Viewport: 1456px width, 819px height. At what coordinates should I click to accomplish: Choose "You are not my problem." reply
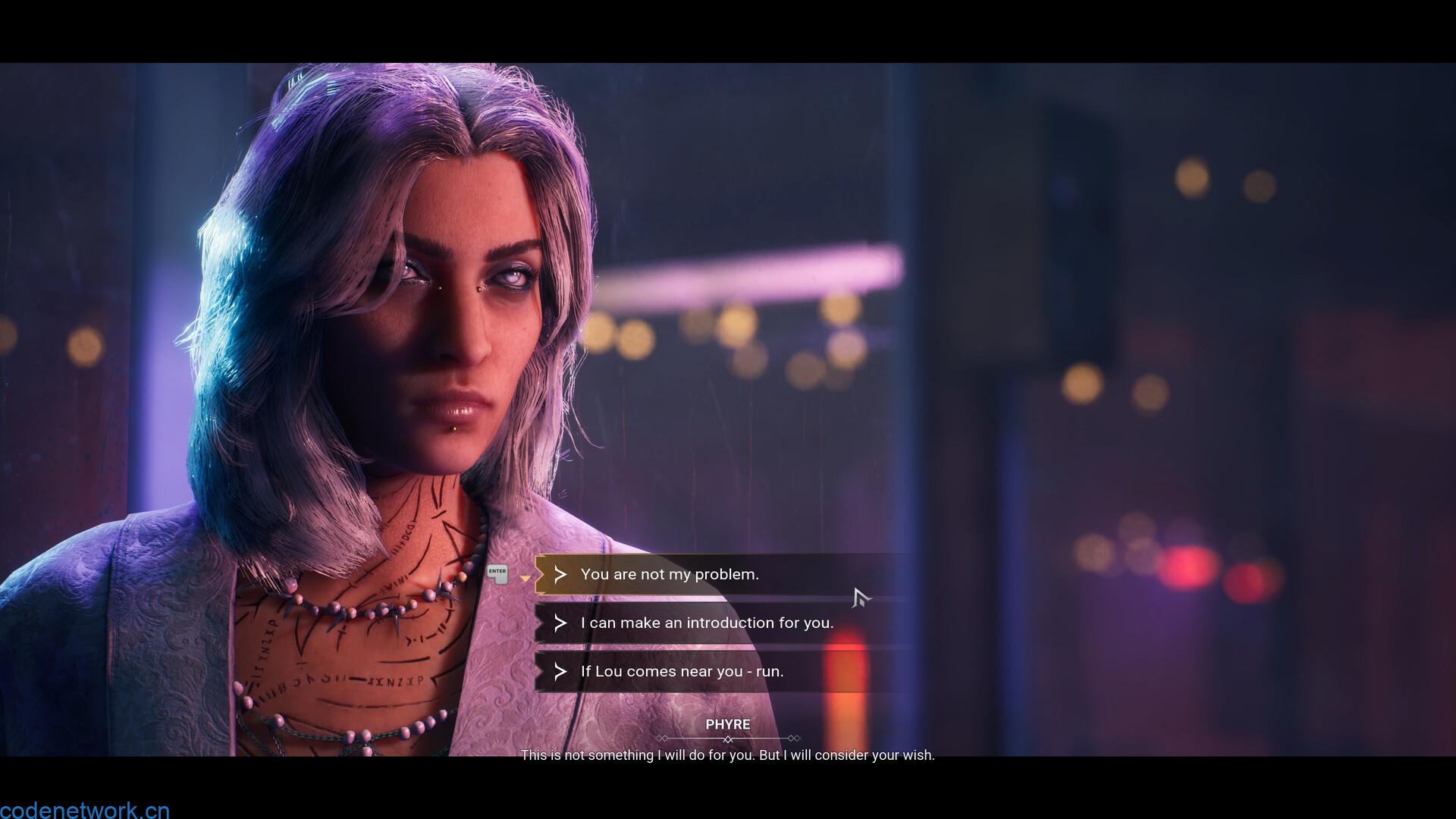click(x=670, y=574)
